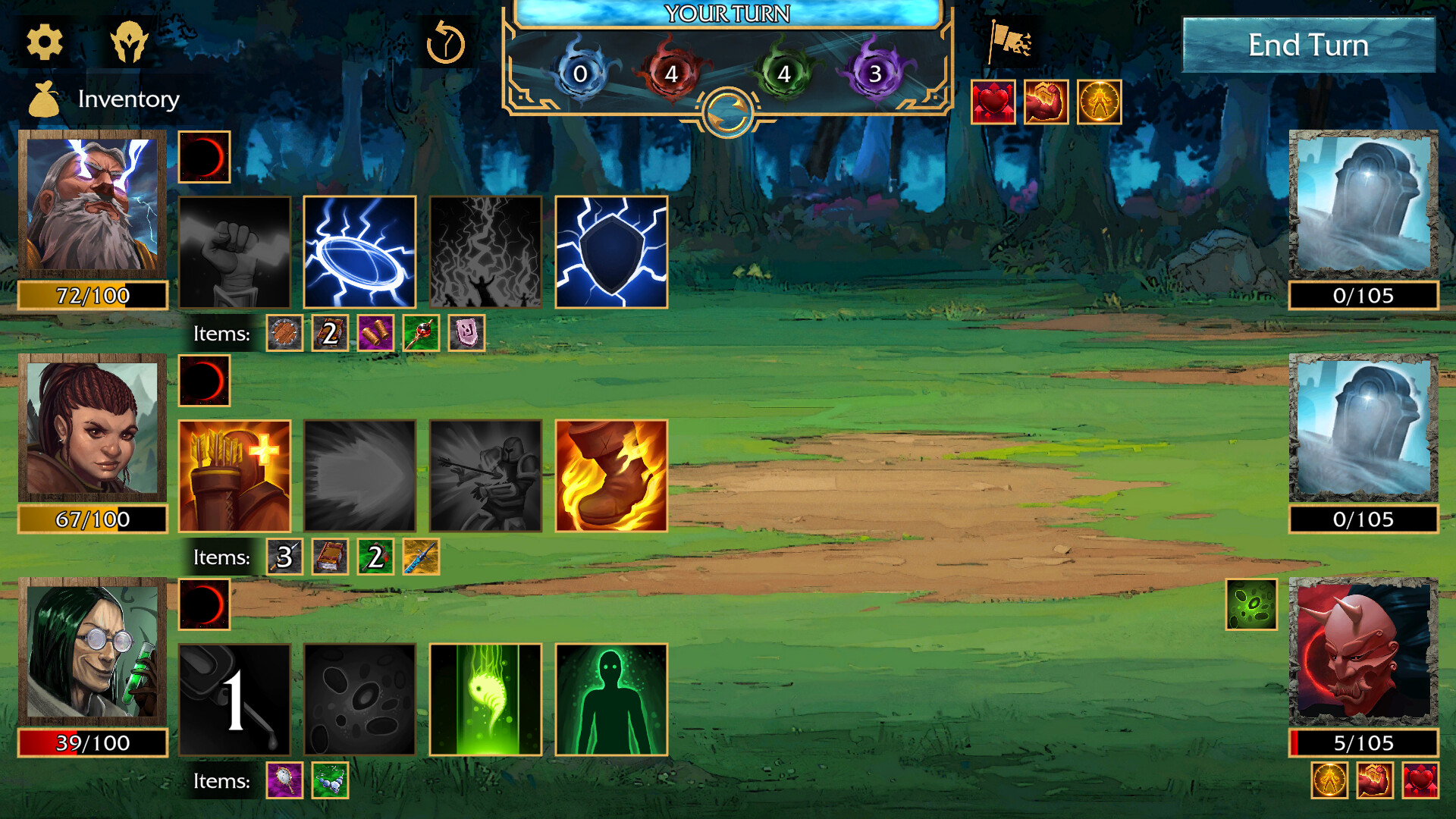Open the helmet equipment menu

[130, 42]
